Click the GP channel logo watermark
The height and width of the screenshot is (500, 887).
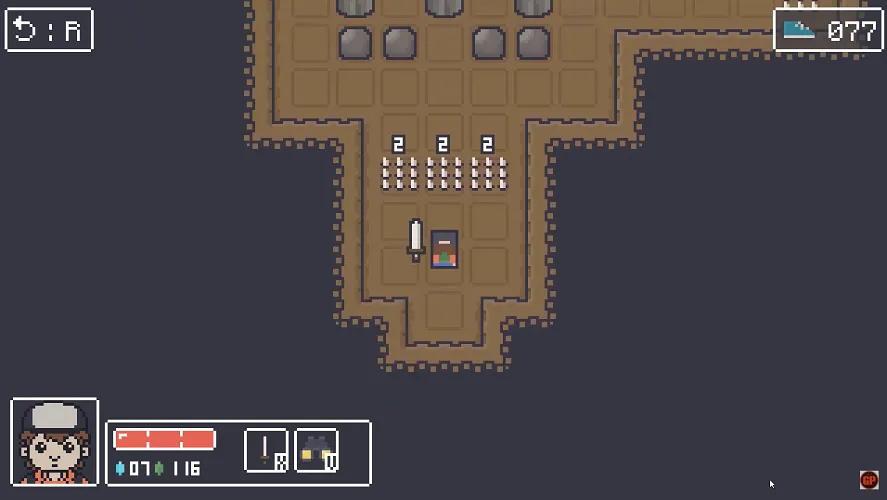pos(868,480)
